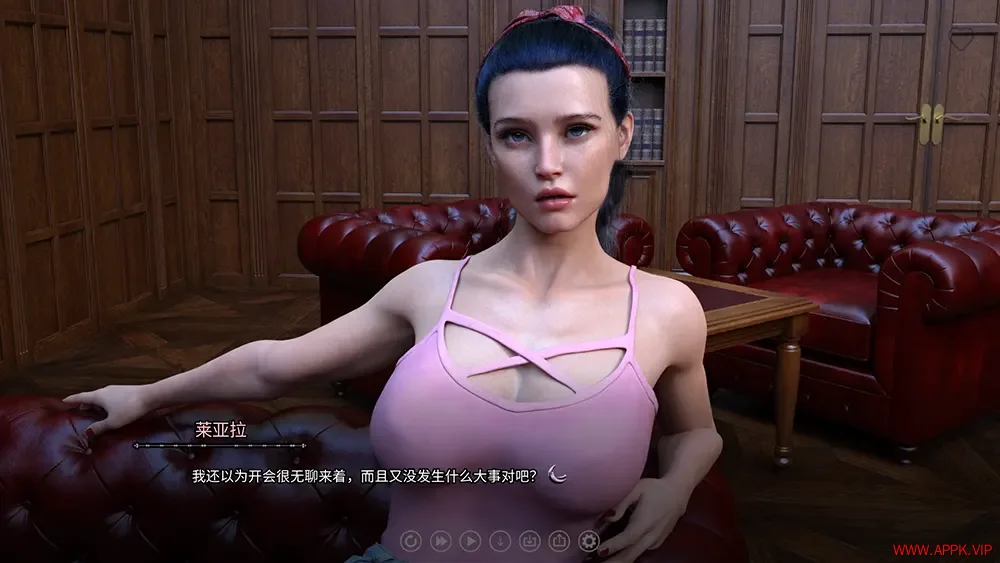Open the save menu via tray-with-down-arrow icon
The height and width of the screenshot is (563, 1000).
(530, 541)
